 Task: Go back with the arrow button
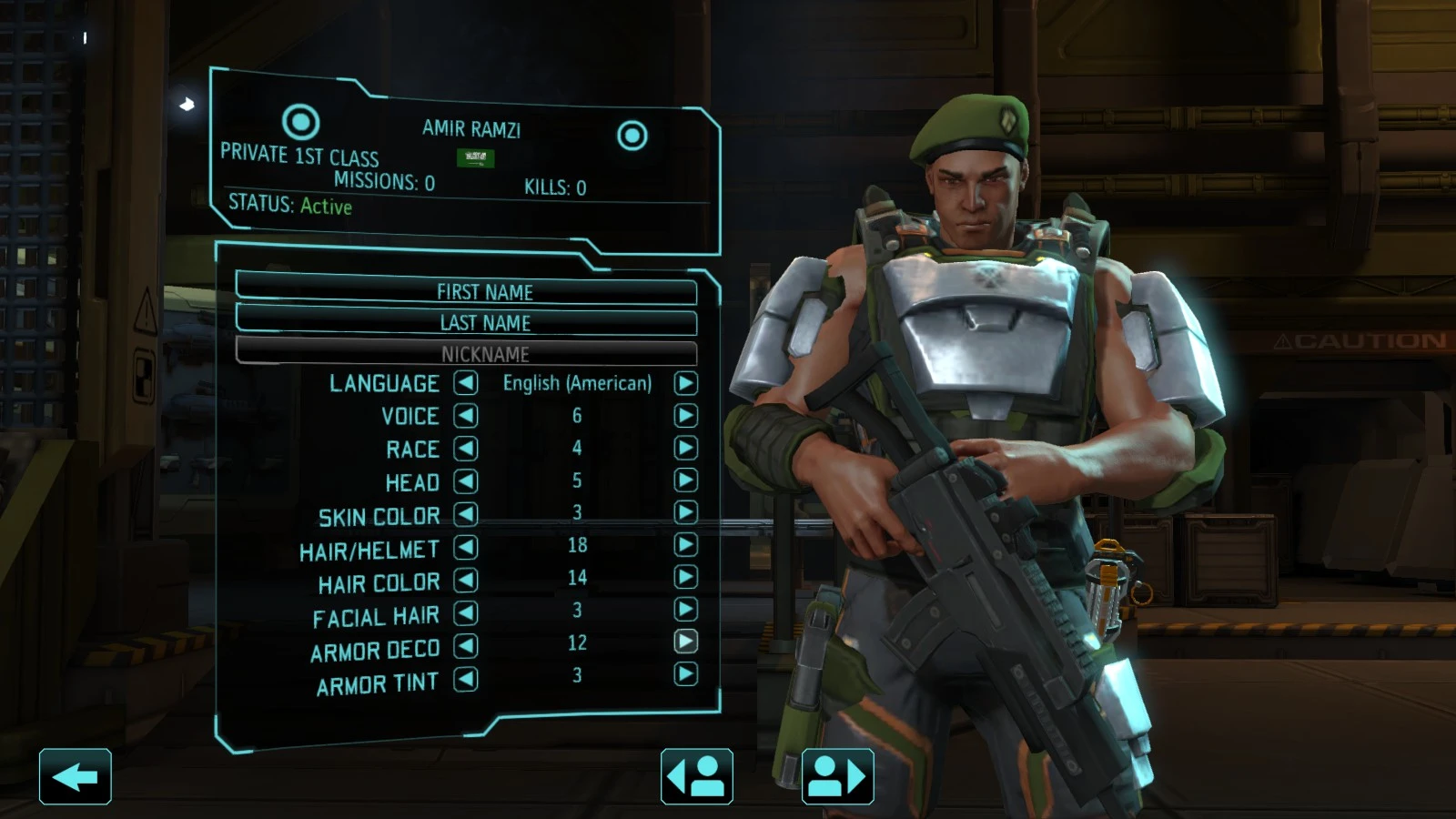click(x=76, y=776)
